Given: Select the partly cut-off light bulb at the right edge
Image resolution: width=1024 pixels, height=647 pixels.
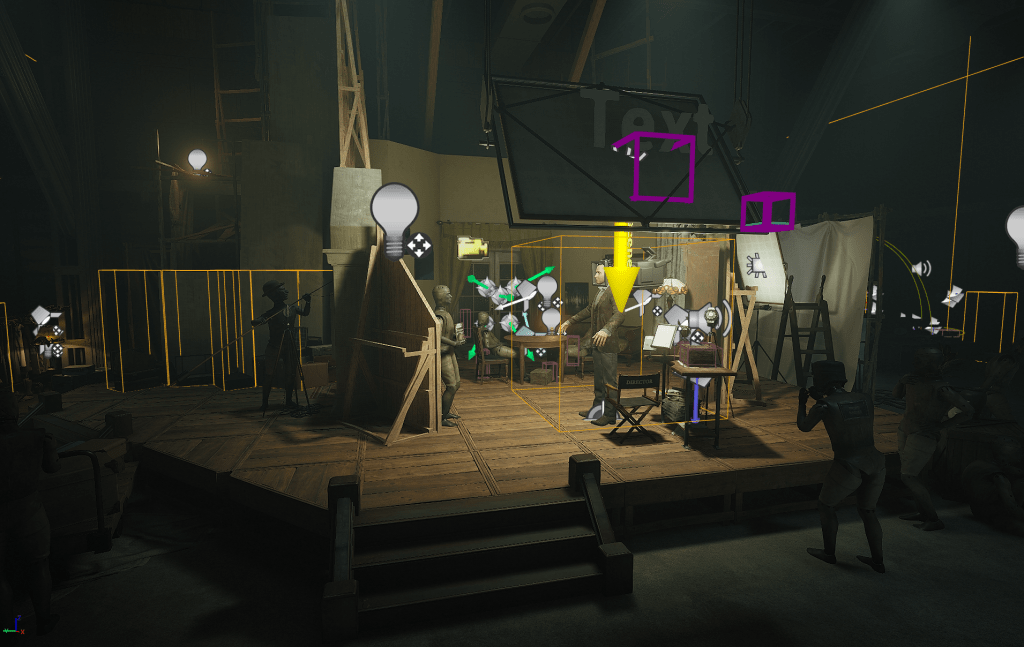Looking at the screenshot, I should (1015, 235).
